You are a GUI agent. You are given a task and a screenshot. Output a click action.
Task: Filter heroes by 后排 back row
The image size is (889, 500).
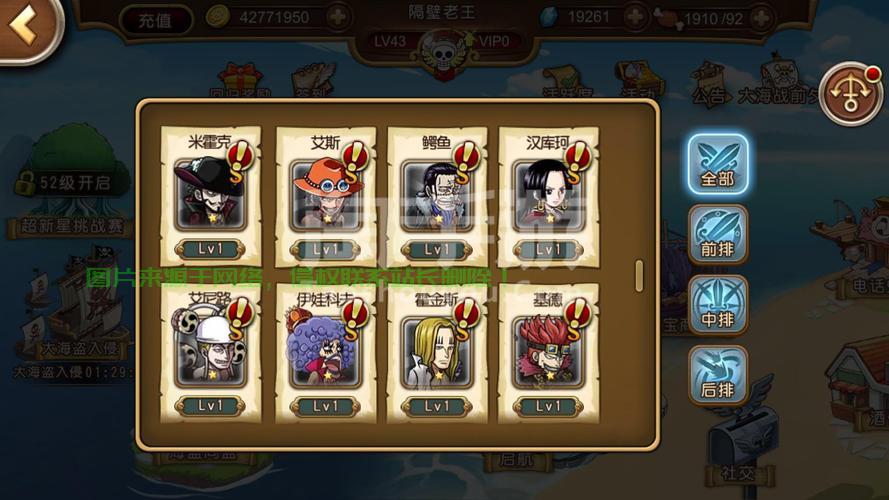click(717, 376)
